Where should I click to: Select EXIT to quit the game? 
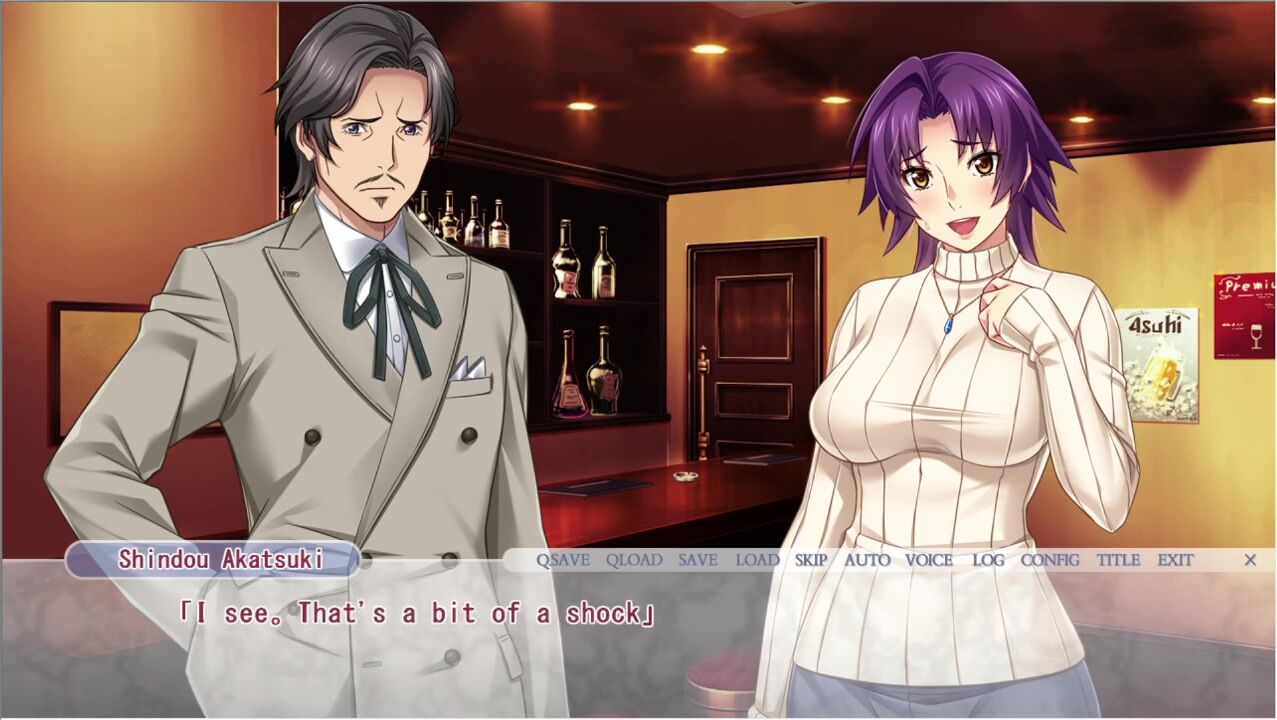(1176, 560)
